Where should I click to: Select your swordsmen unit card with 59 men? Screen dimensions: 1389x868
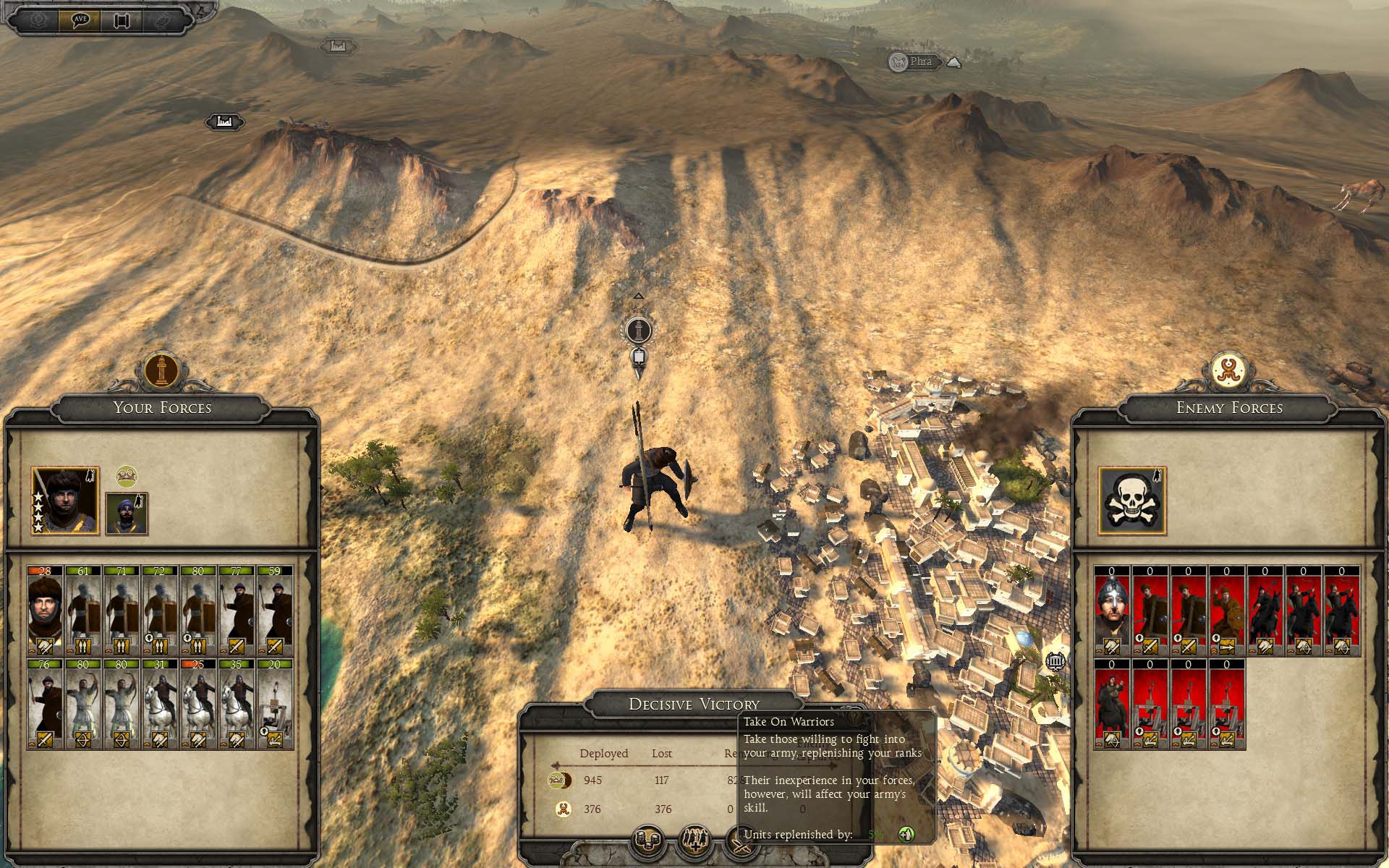point(274,610)
